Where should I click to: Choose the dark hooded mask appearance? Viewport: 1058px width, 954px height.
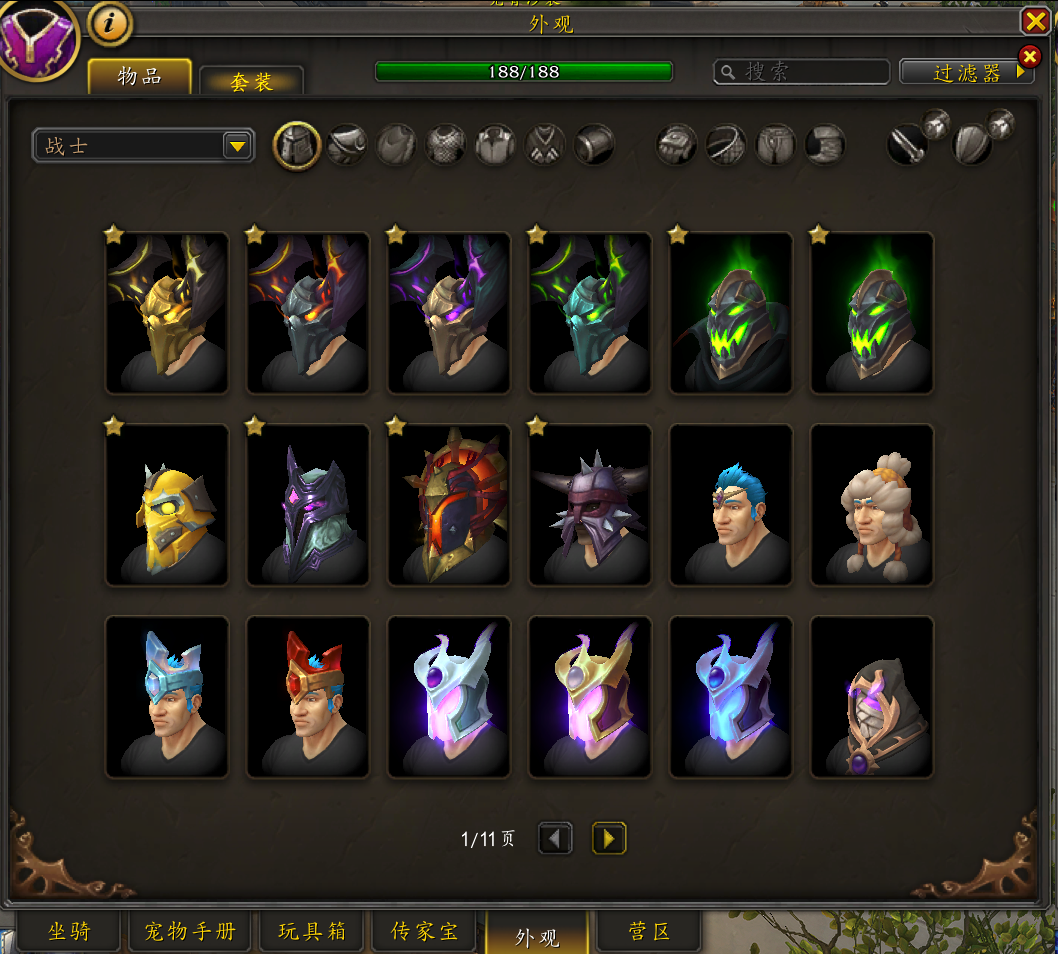point(871,697)
